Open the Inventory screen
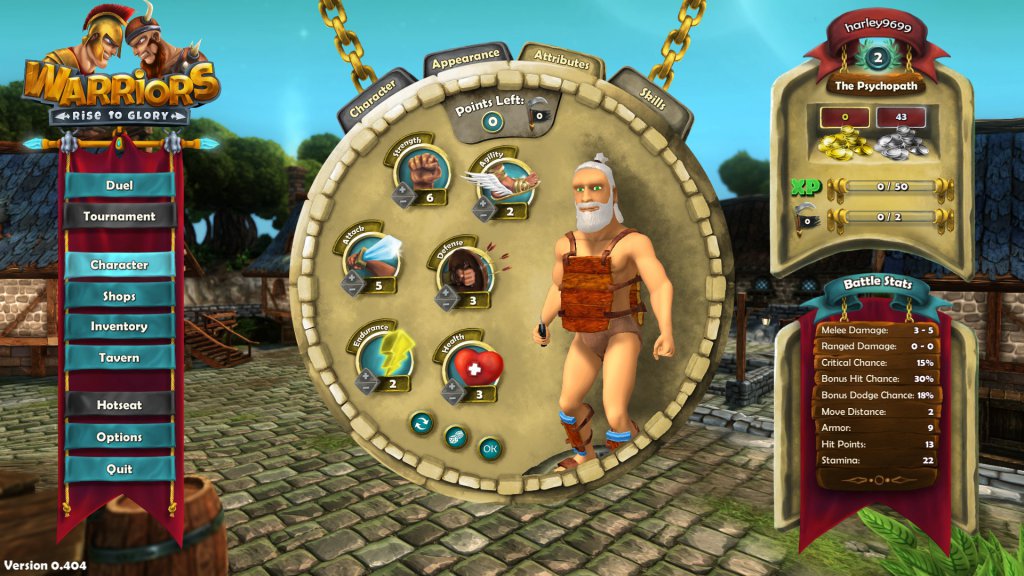This screenshot has width=1024, height=576. coord(120,326)
